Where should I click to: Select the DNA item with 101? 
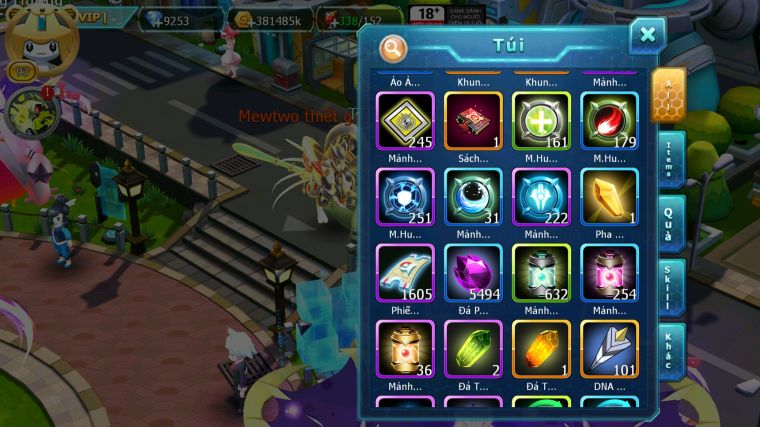click(x=609, y=349)
